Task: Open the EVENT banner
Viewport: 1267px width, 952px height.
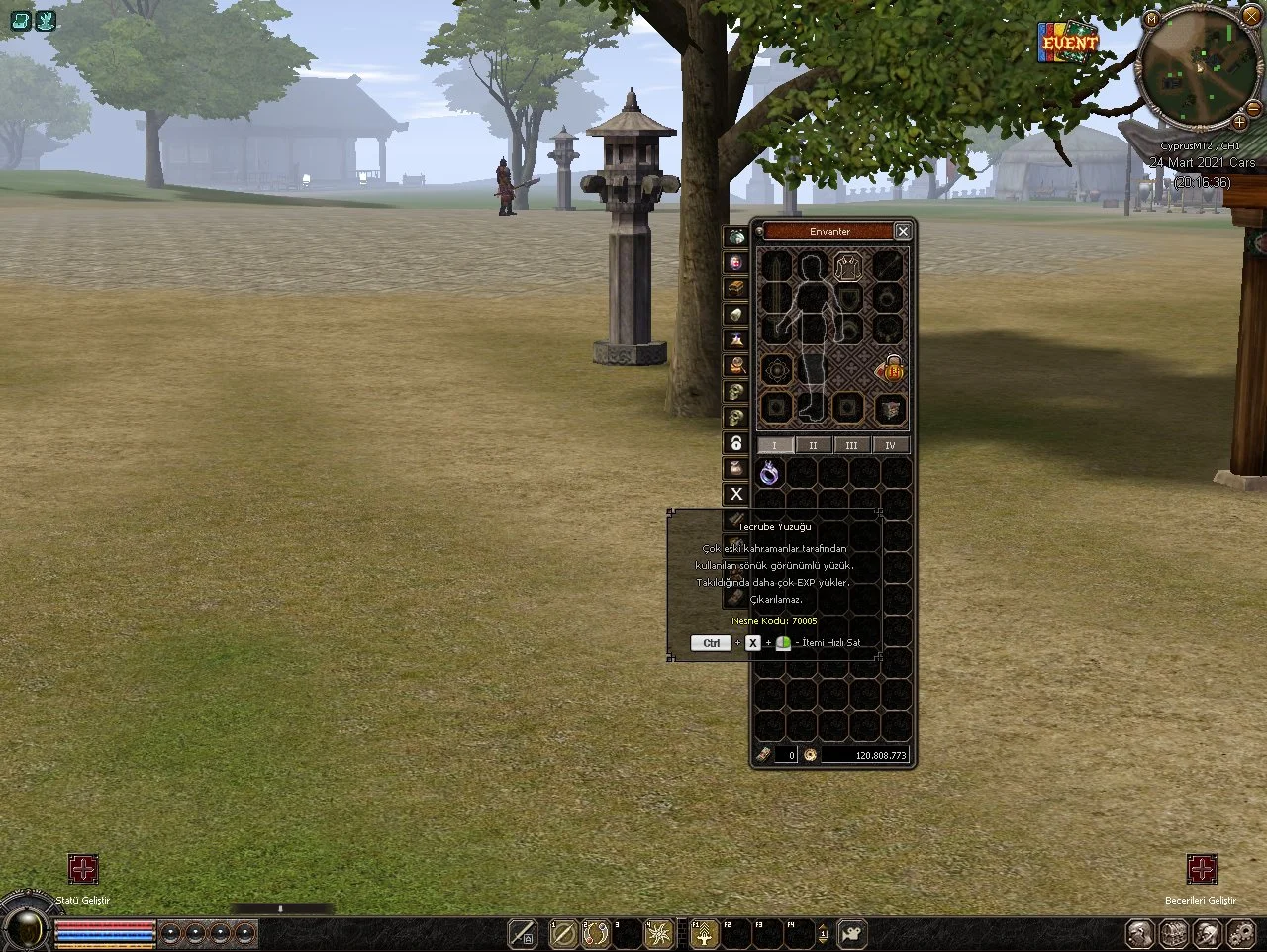Action: tap(1069, 43)
